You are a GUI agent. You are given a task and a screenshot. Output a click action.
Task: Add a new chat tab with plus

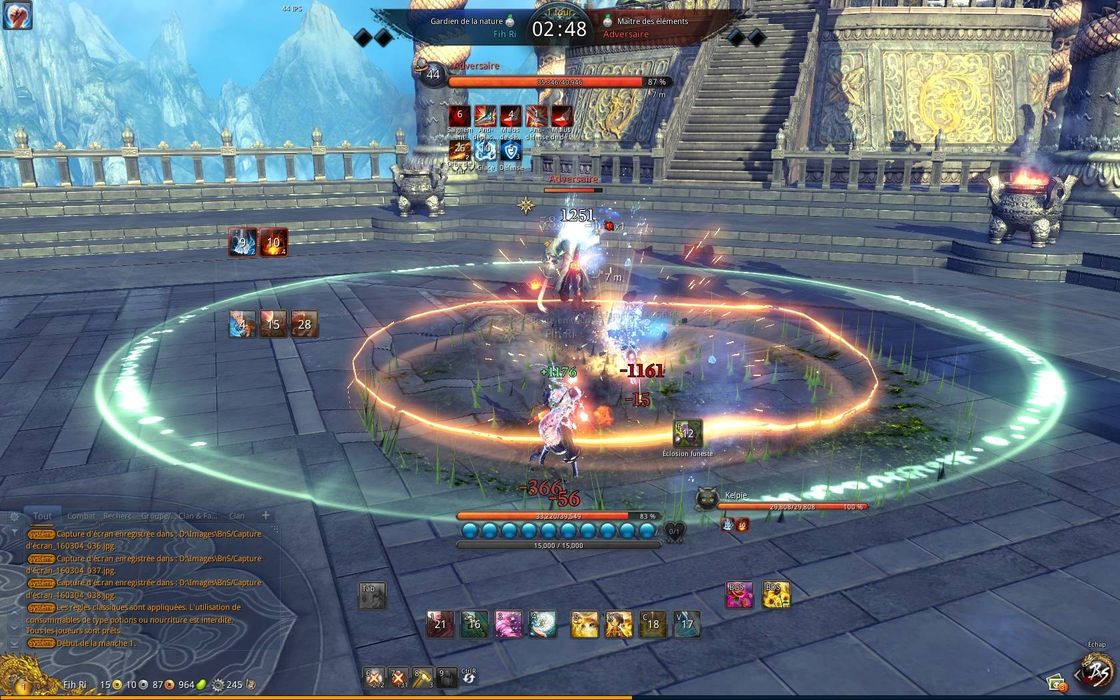coord(266,515)
